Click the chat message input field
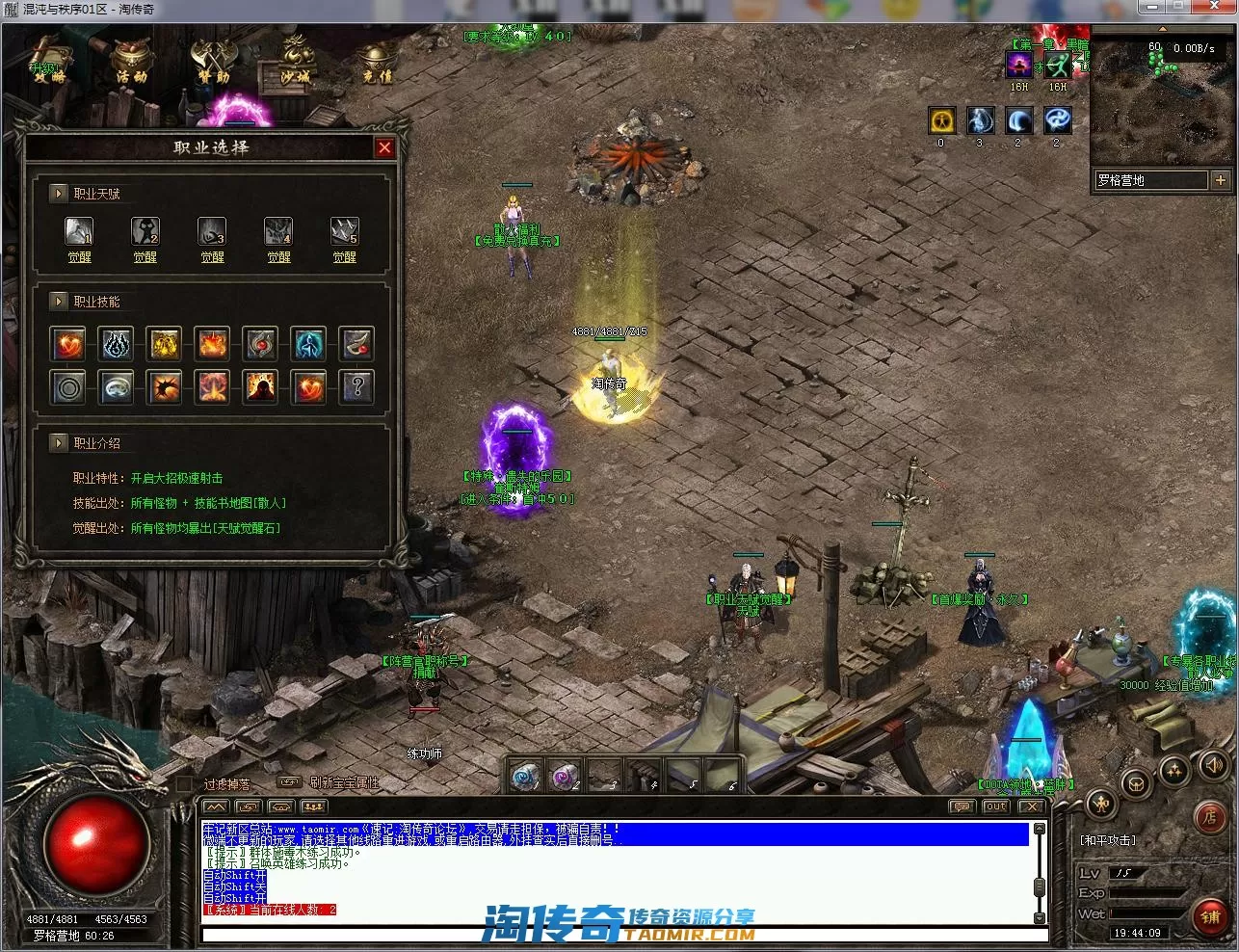 [x=617, y=934]
